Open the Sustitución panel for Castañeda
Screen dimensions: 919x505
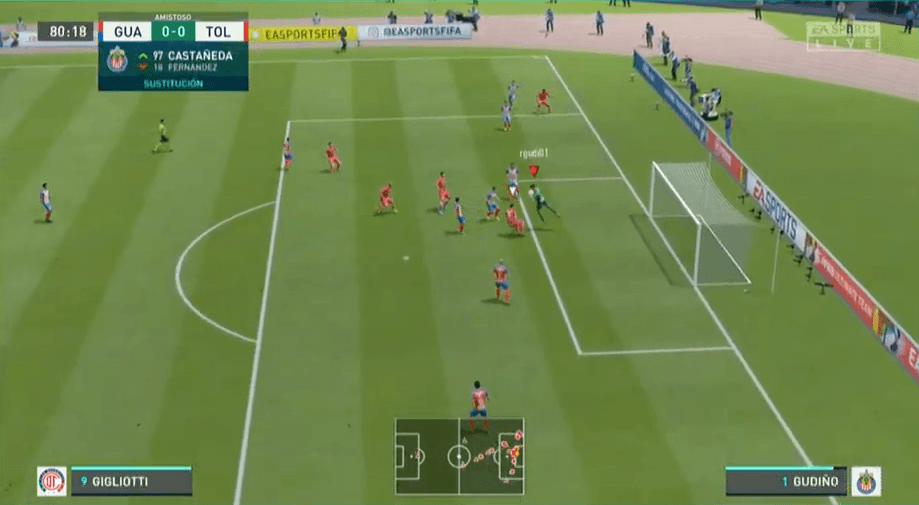pos(173,62)
